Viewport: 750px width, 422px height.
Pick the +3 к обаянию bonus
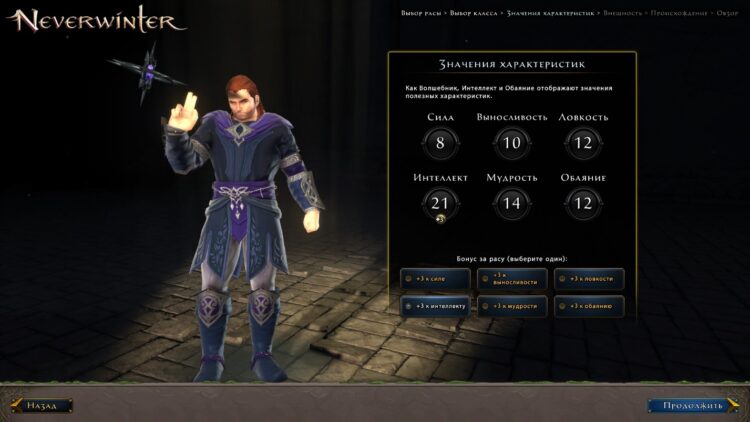[589, 306]
